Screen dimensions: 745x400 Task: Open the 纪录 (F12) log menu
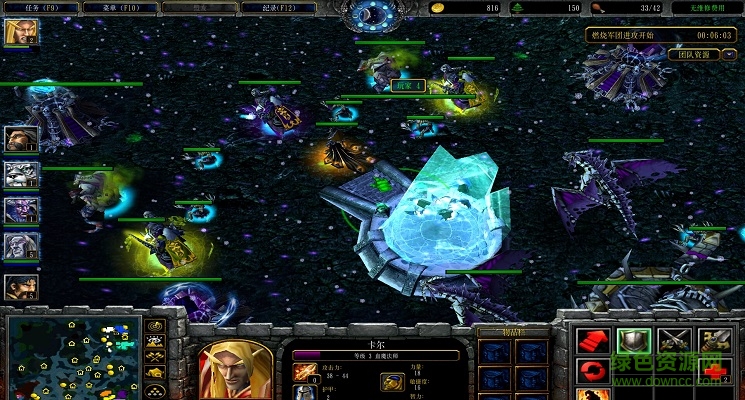point(283,8)
